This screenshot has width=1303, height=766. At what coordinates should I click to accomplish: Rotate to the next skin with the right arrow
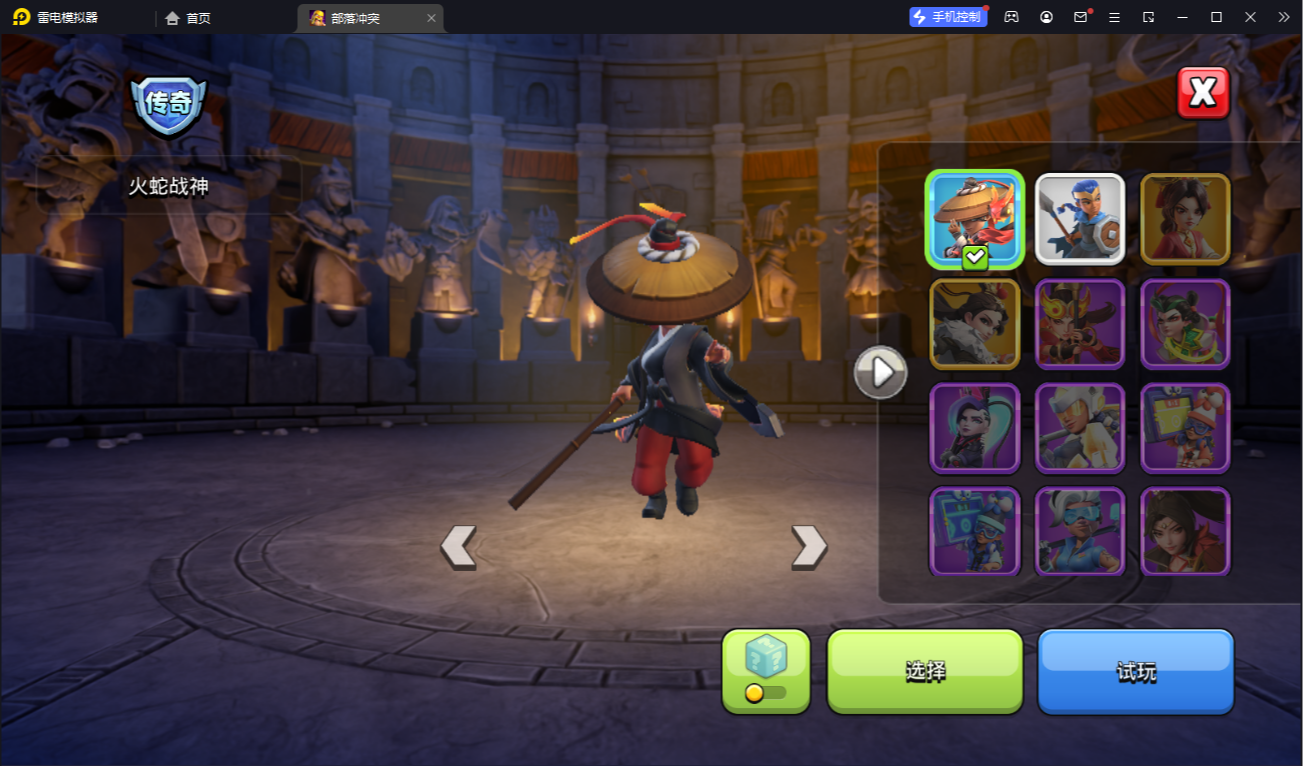809,547
